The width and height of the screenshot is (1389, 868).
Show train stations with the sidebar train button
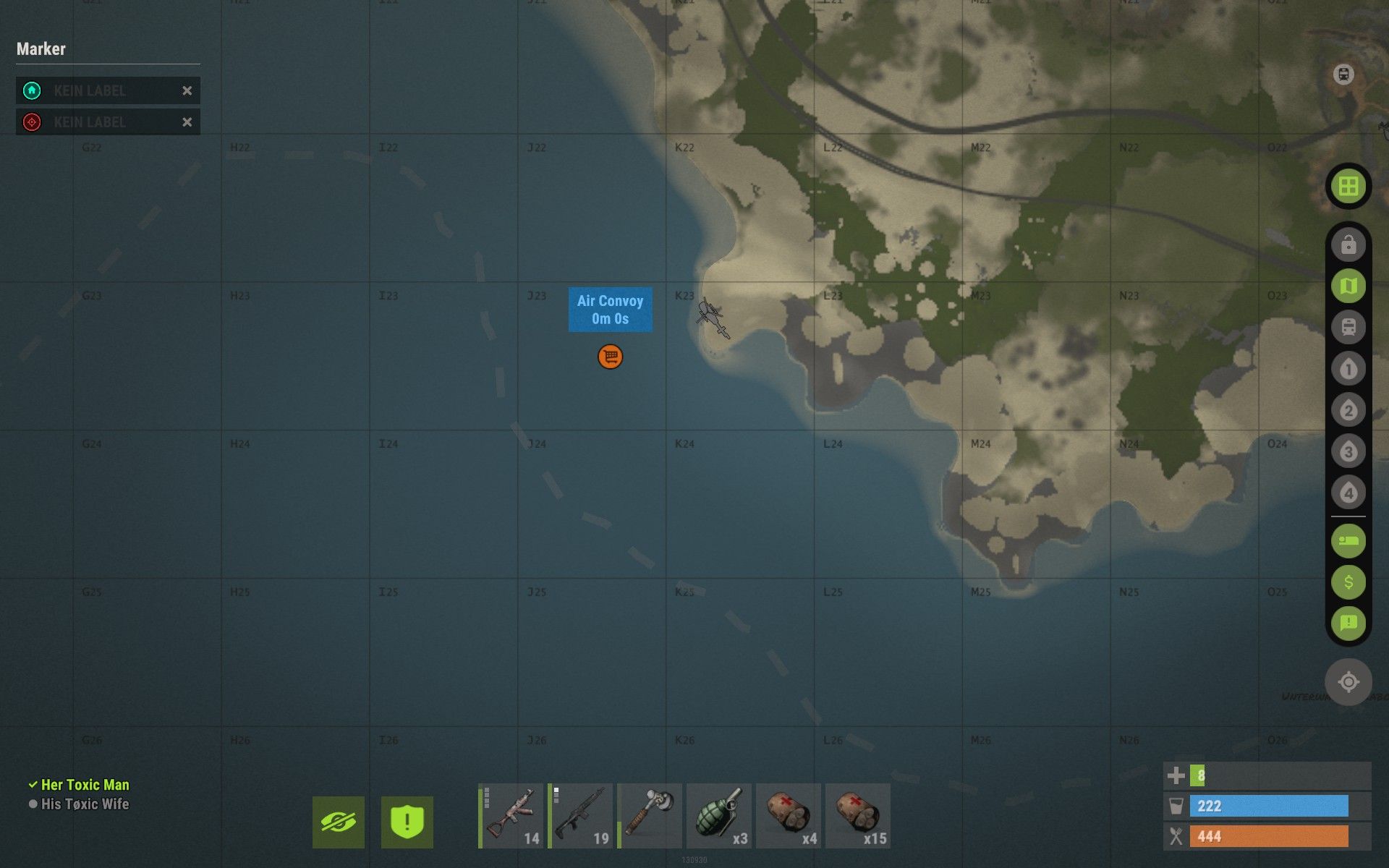coord(1348,327)
